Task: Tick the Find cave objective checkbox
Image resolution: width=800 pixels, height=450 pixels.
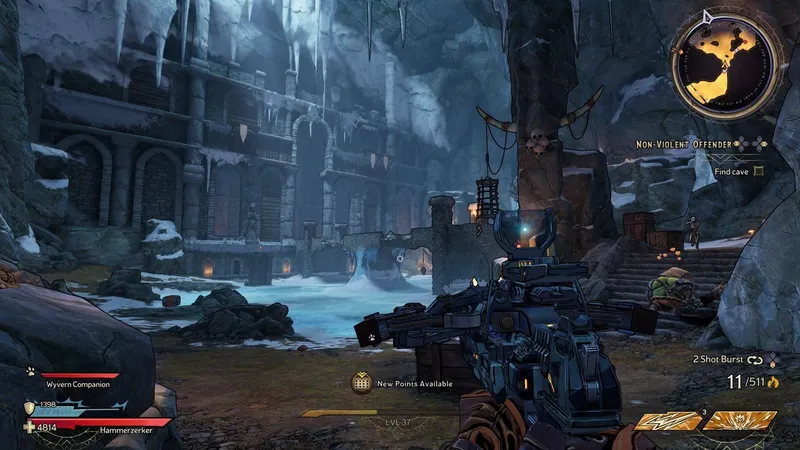Action: click(x=759, y=171)
